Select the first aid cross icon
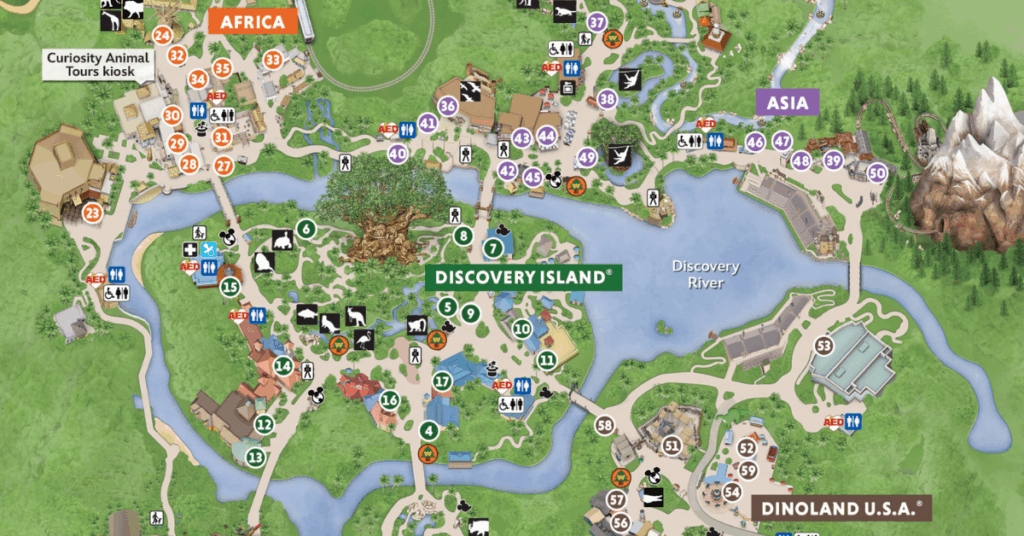 click(x=189, y=250)
